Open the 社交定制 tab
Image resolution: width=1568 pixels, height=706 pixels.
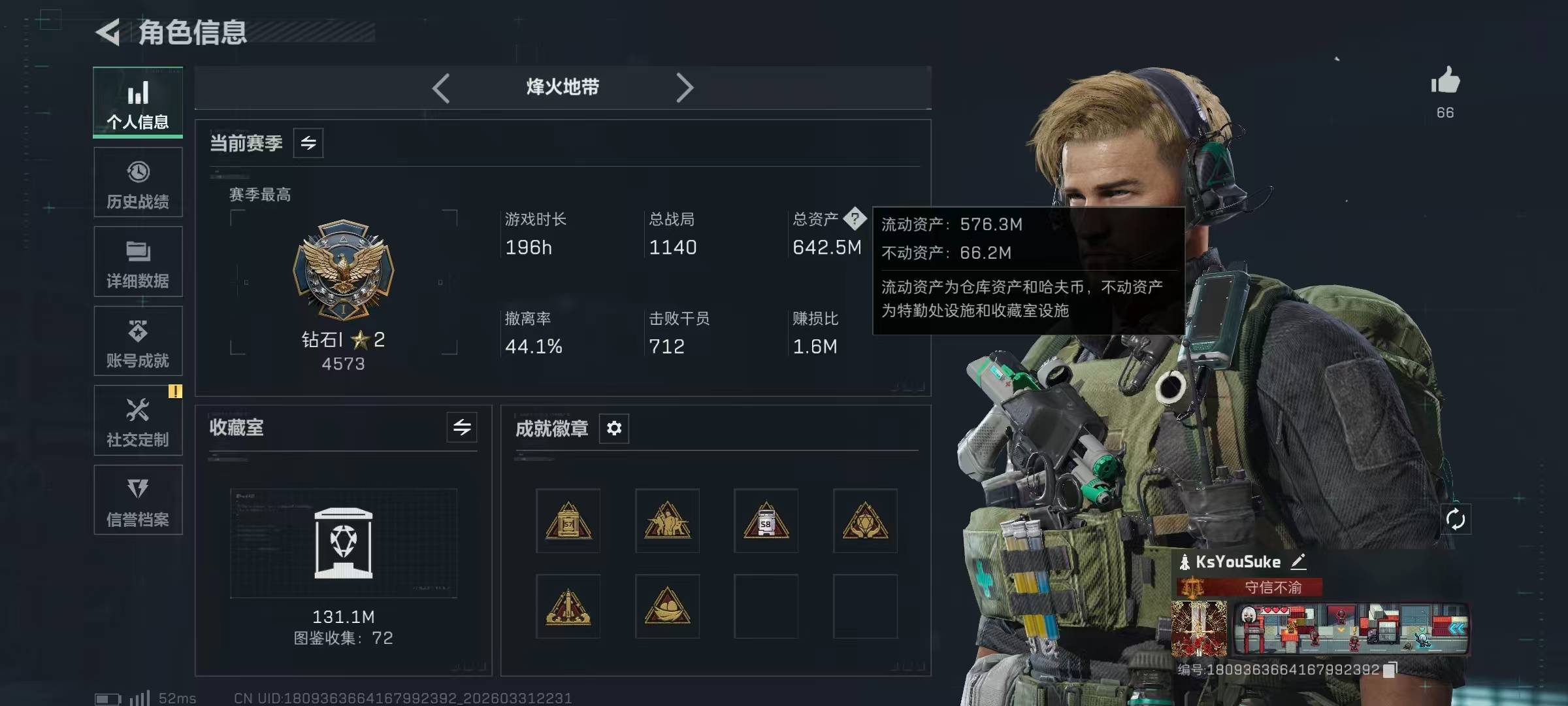pos(138,420)
